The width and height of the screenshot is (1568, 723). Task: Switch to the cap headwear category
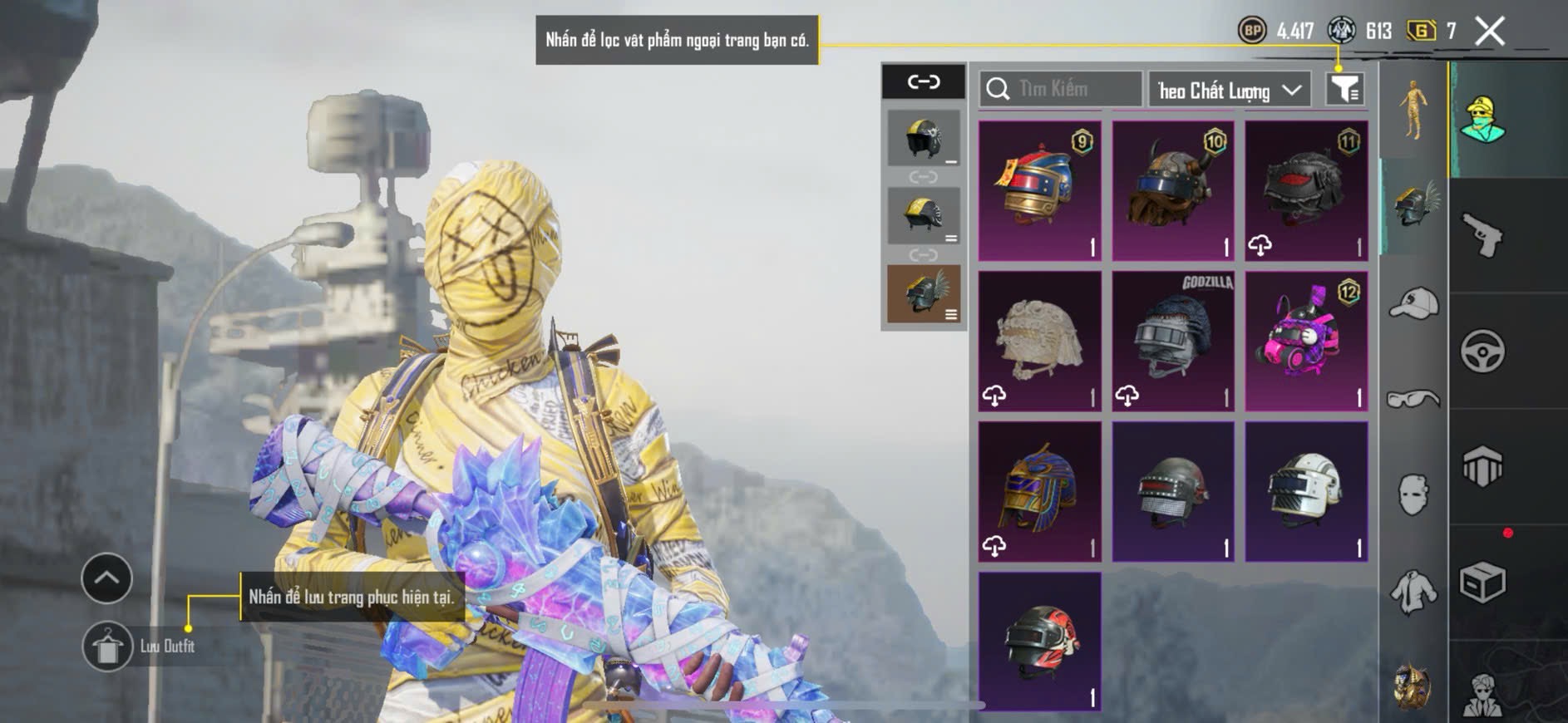tap(1413, 303)
